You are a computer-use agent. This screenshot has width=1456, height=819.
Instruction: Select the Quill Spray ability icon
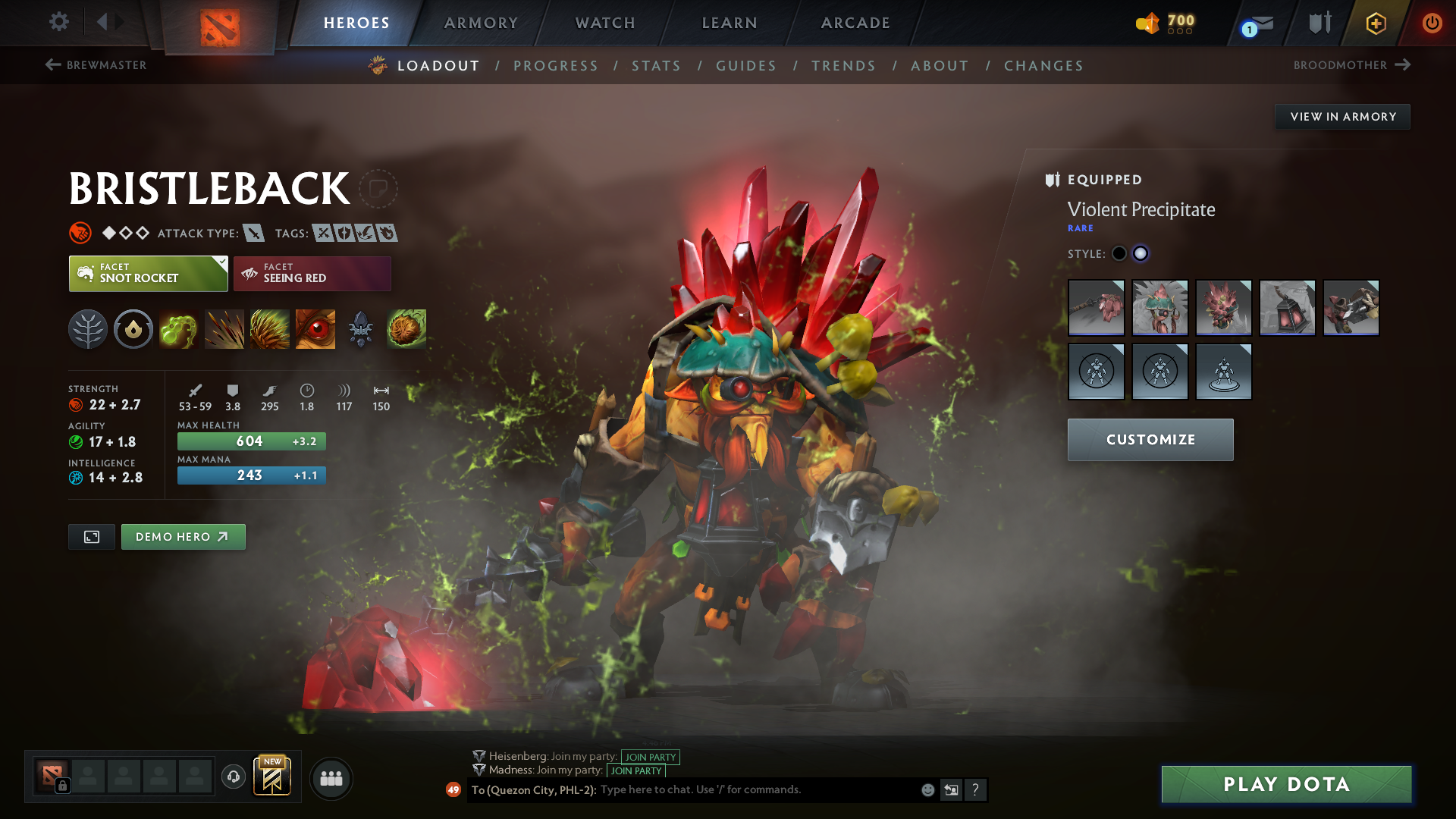[224, 328]
